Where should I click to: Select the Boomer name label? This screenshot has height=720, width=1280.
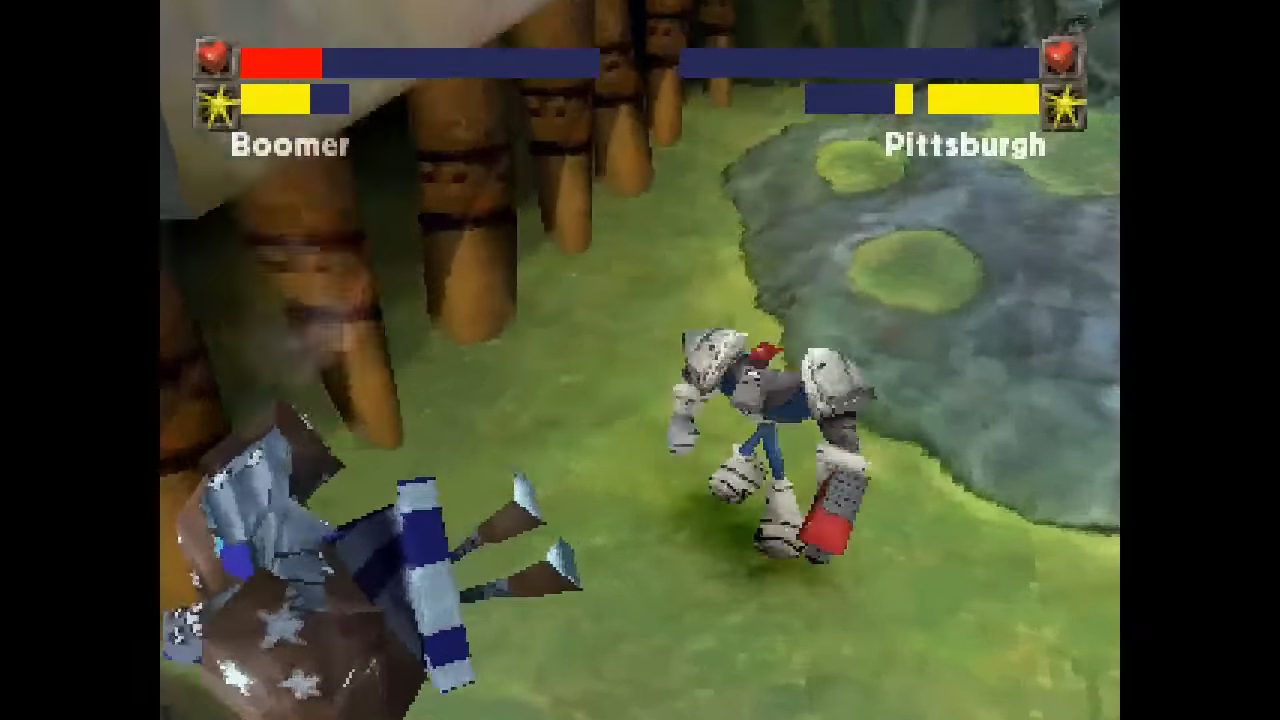[289, 146]
